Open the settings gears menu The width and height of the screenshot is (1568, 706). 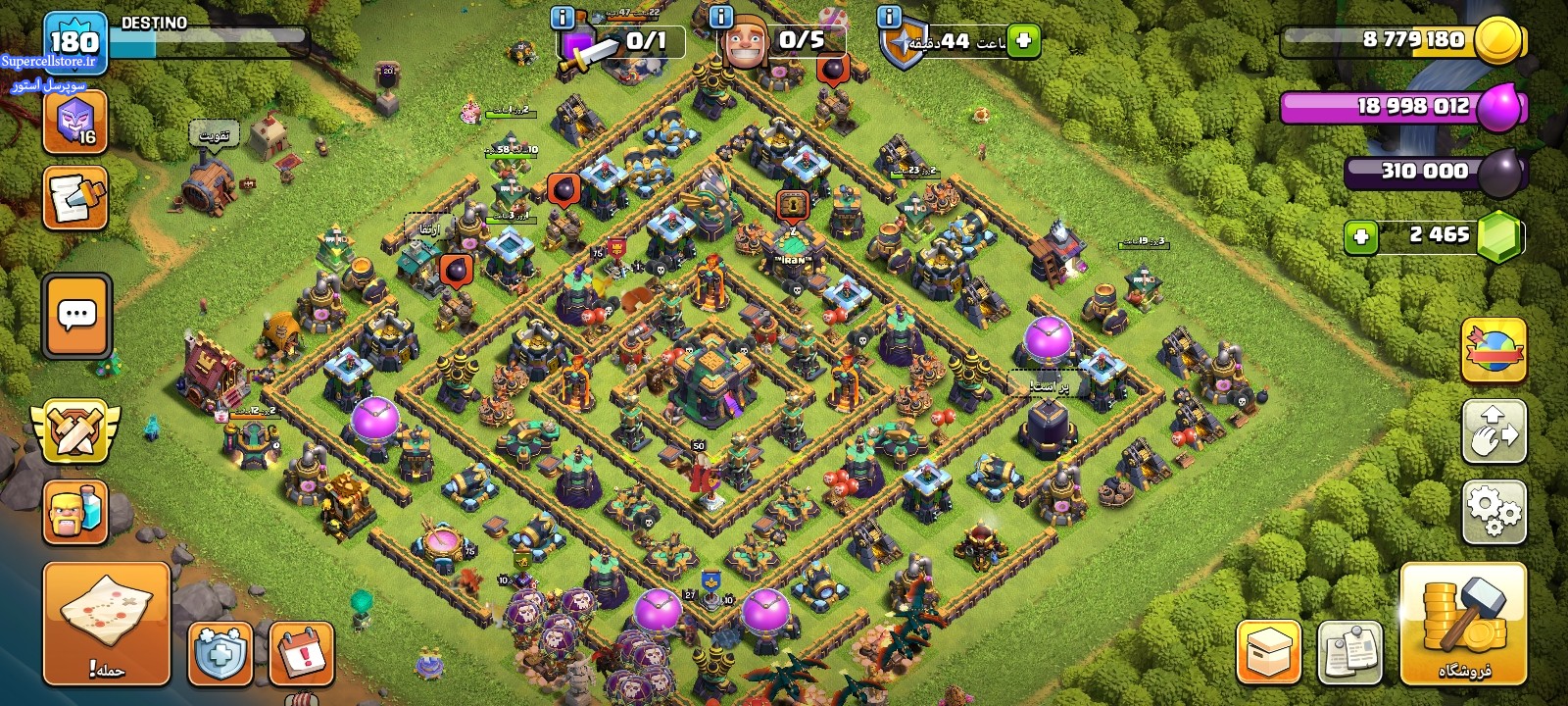[x=1494, y=511]
